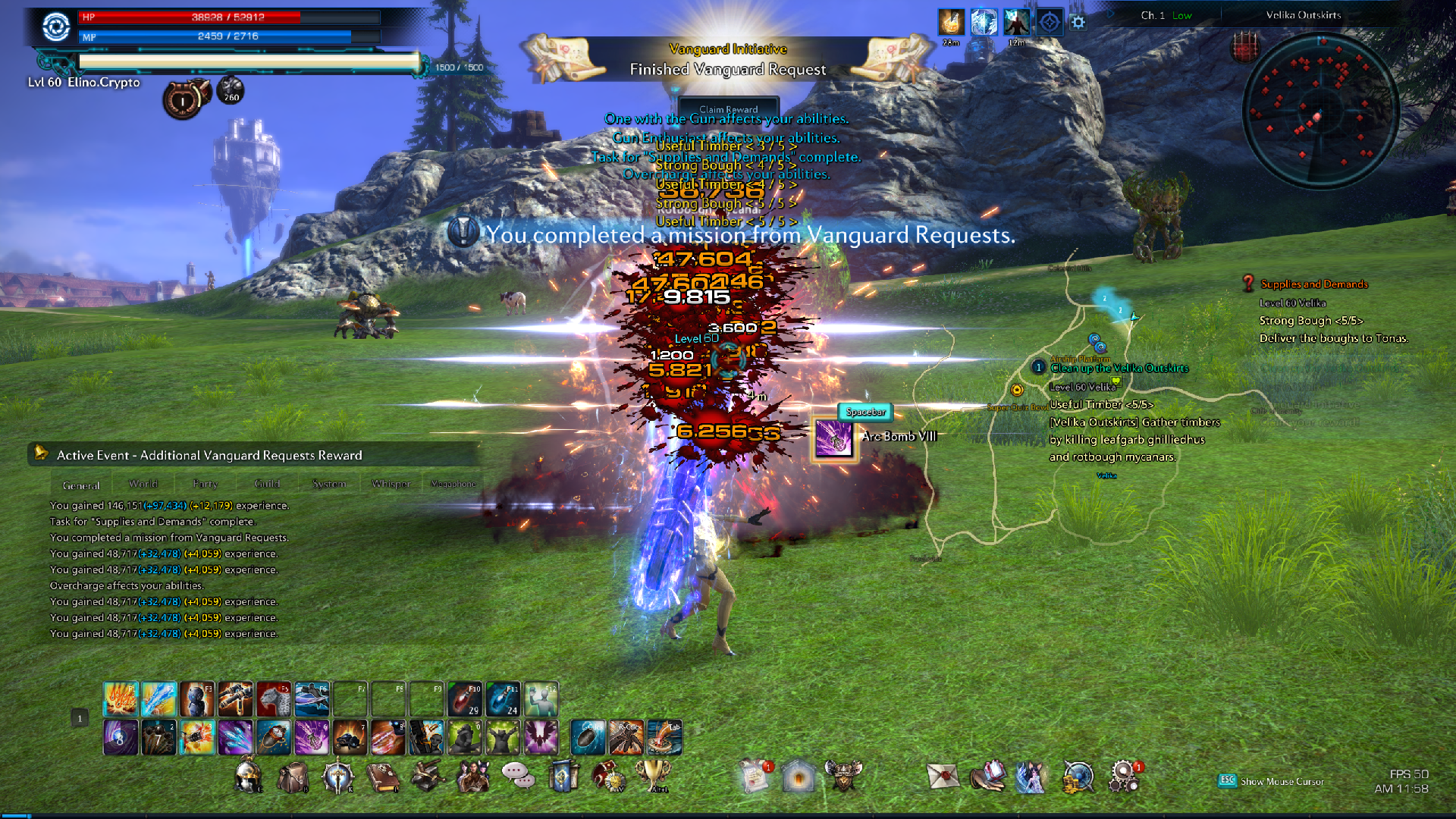Claim the Vanguard Request reward

728,109
